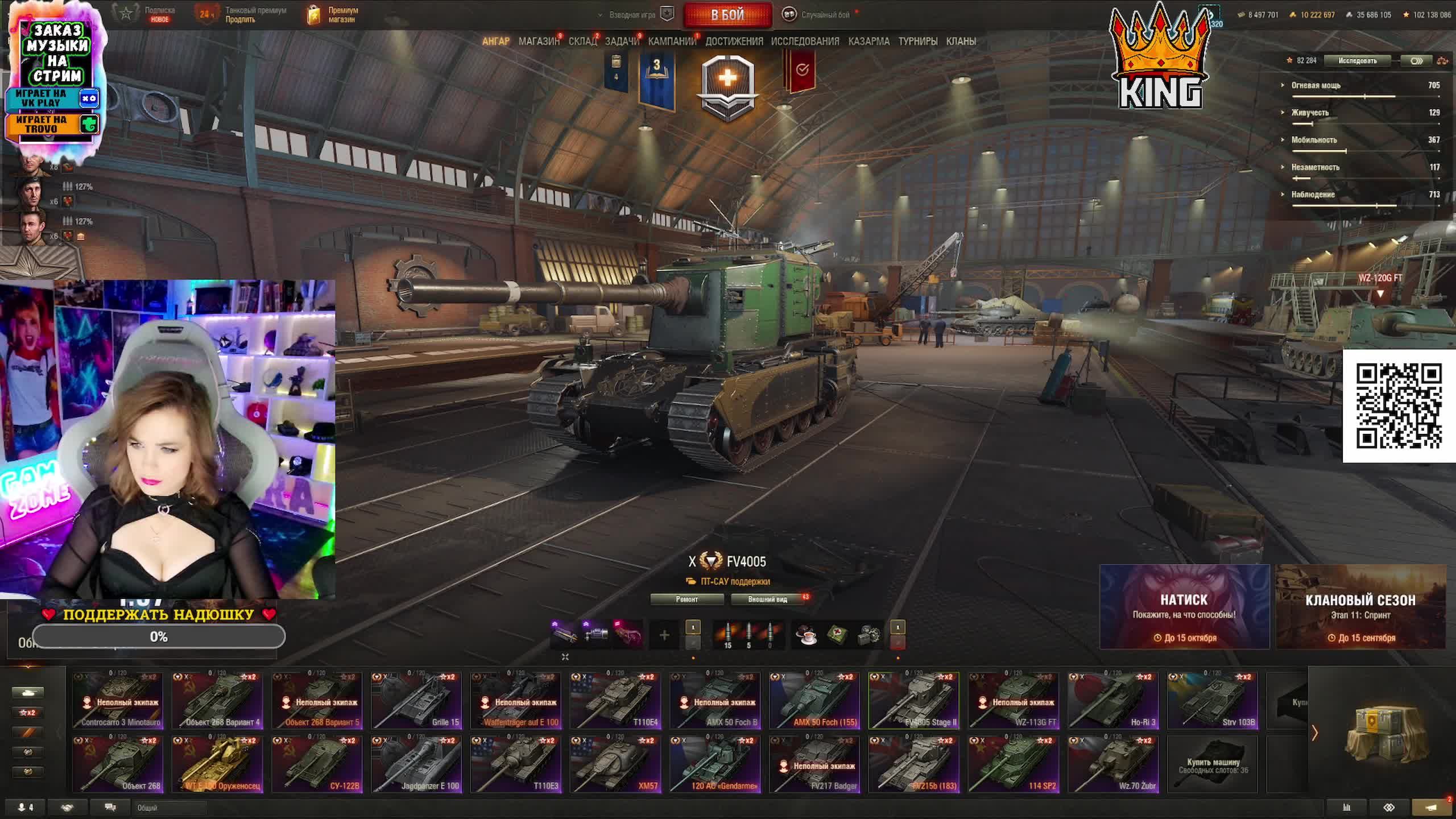This screenshot has height=819, width=1456.
Task: Switch to the СКЛАД tab
Action: pos(582,42)
